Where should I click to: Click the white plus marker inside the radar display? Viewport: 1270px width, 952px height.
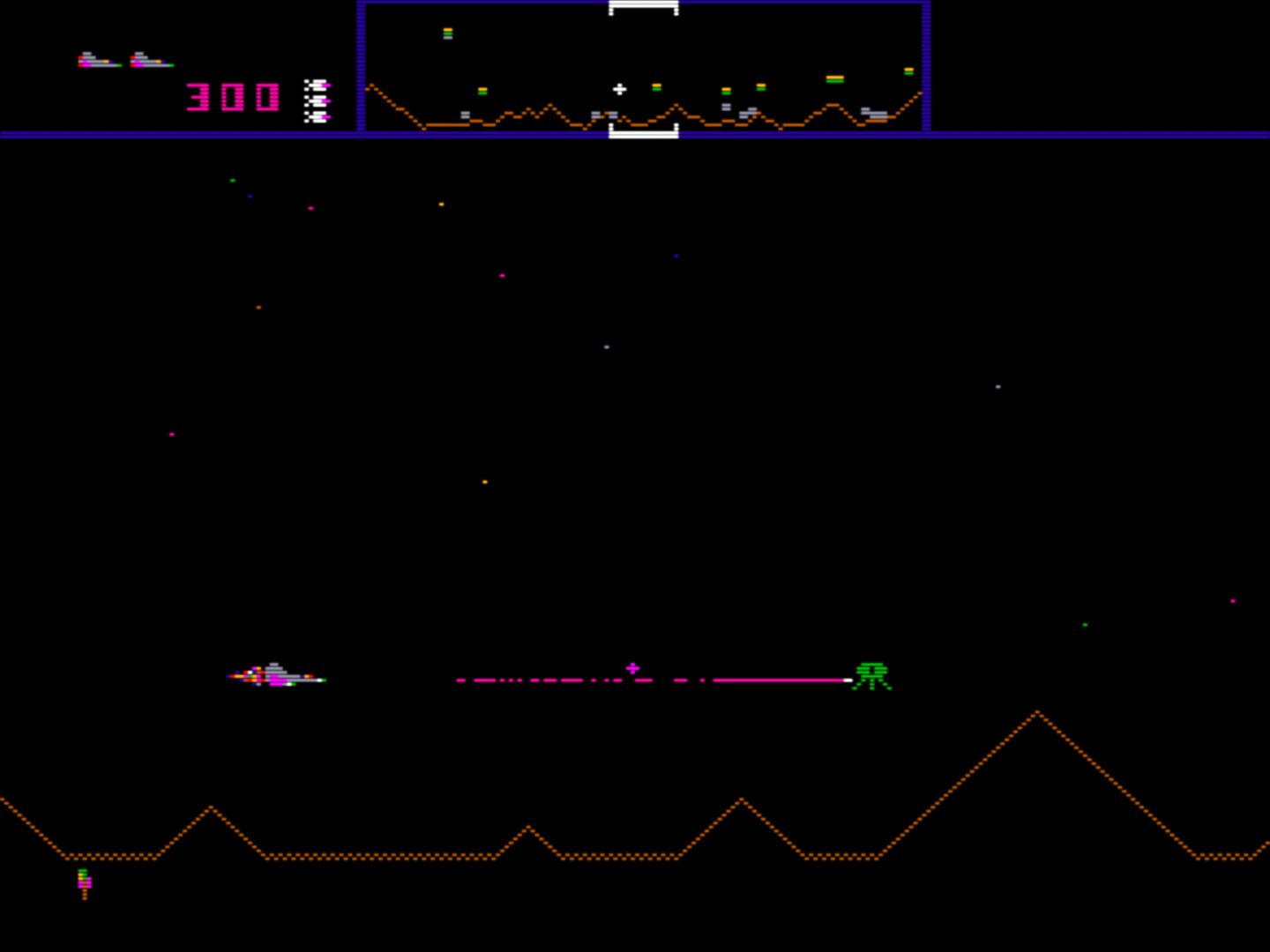(x=620, y=89)
